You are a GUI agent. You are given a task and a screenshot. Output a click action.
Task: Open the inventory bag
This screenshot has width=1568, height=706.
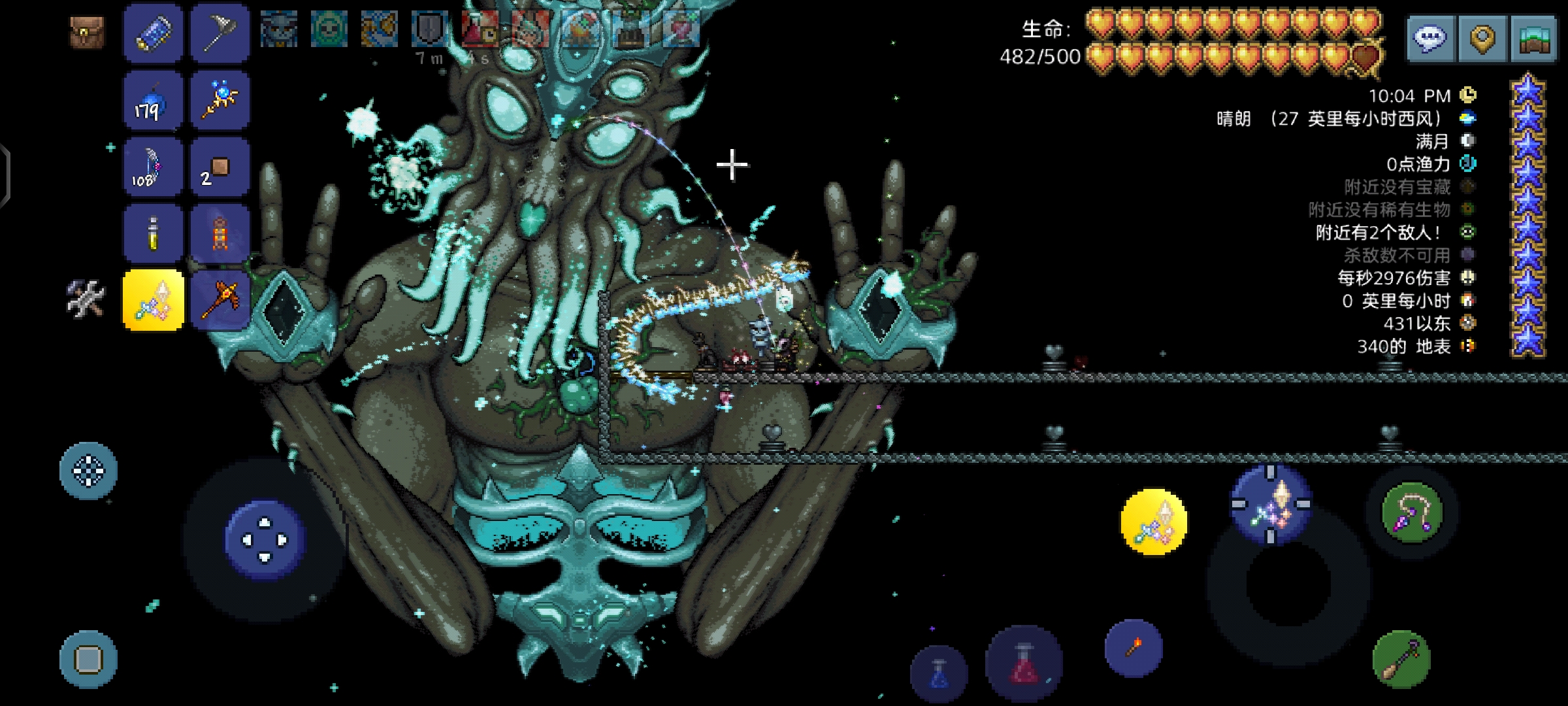coord(87,31)
